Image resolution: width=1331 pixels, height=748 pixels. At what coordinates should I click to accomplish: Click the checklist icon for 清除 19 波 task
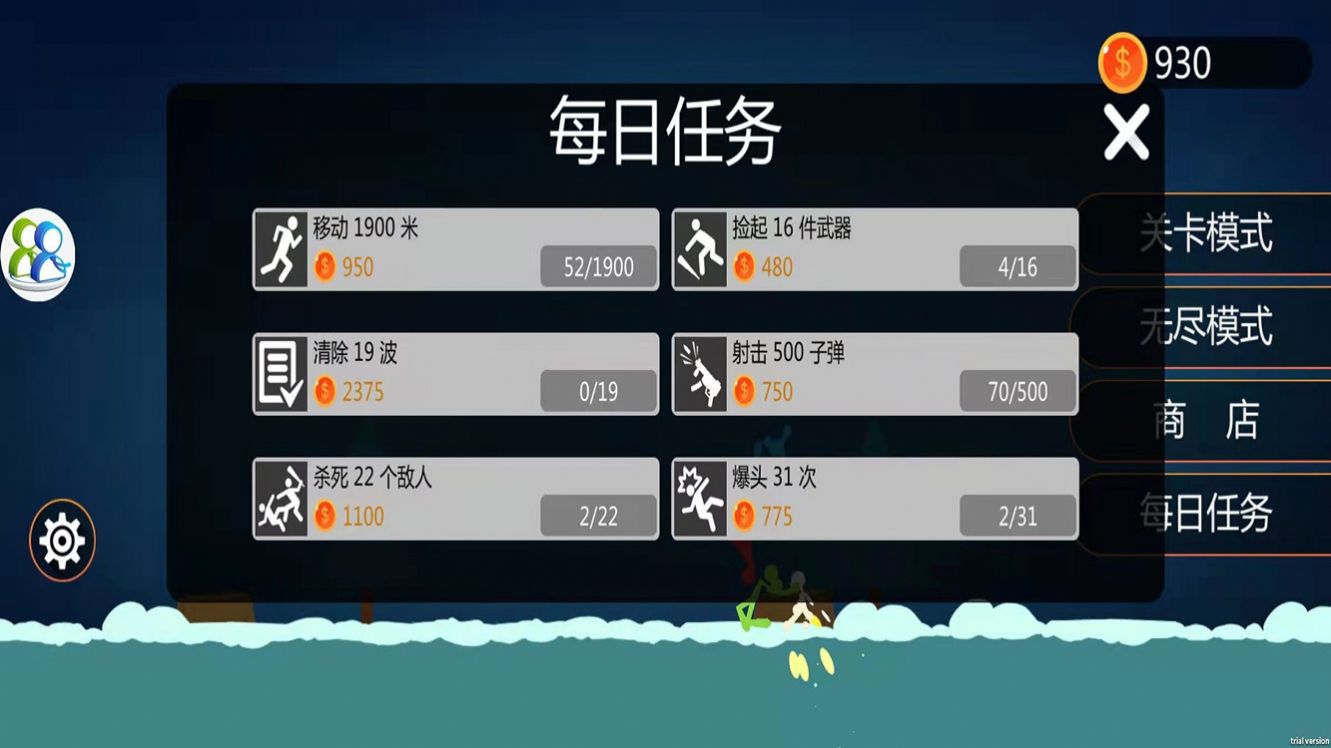(281, 375)
